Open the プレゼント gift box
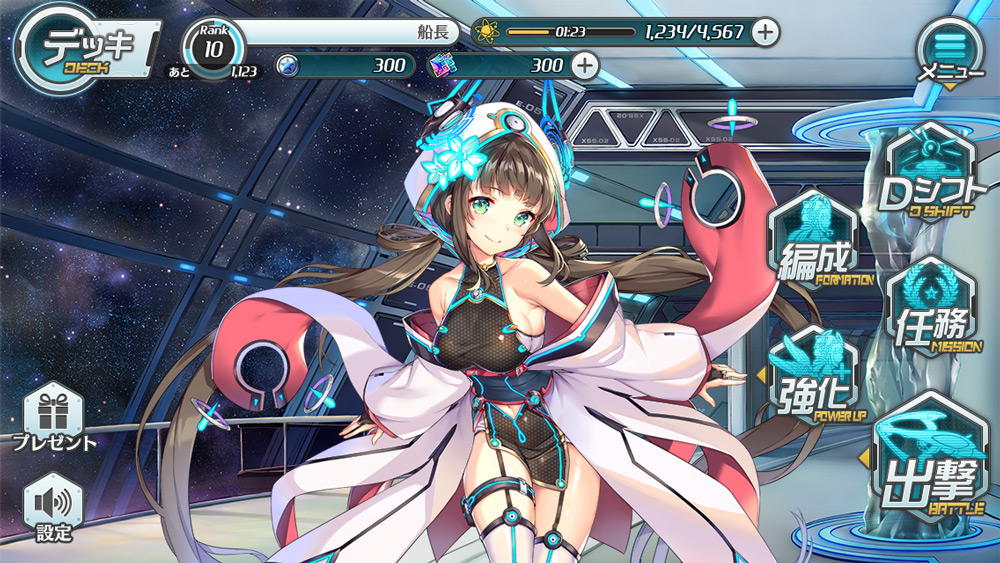This screenshot has height=563, width=1000. tap(54, 418)
